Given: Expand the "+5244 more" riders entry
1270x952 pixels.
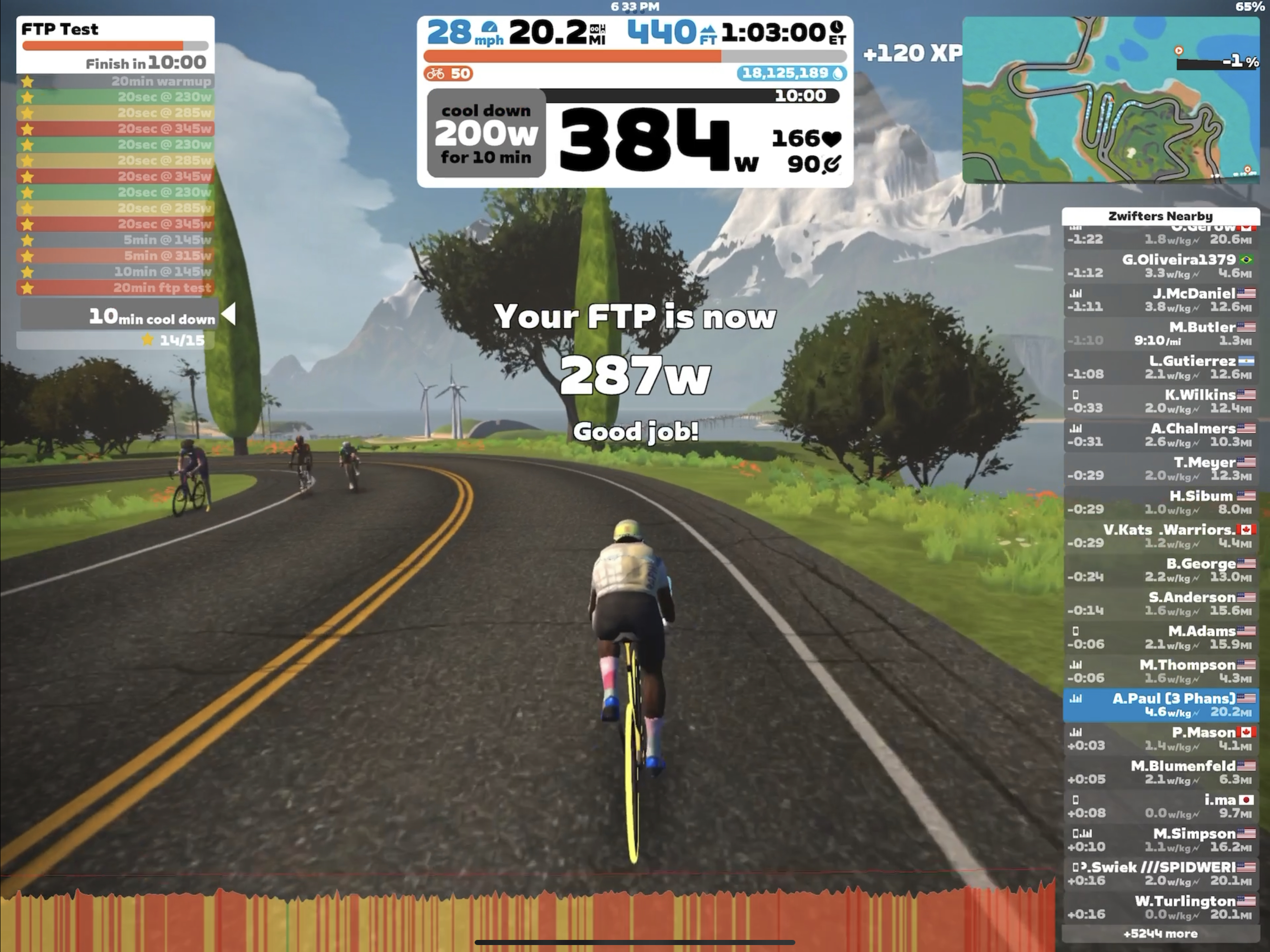Looking at the screenshot, I should (x=1160, y=933).
